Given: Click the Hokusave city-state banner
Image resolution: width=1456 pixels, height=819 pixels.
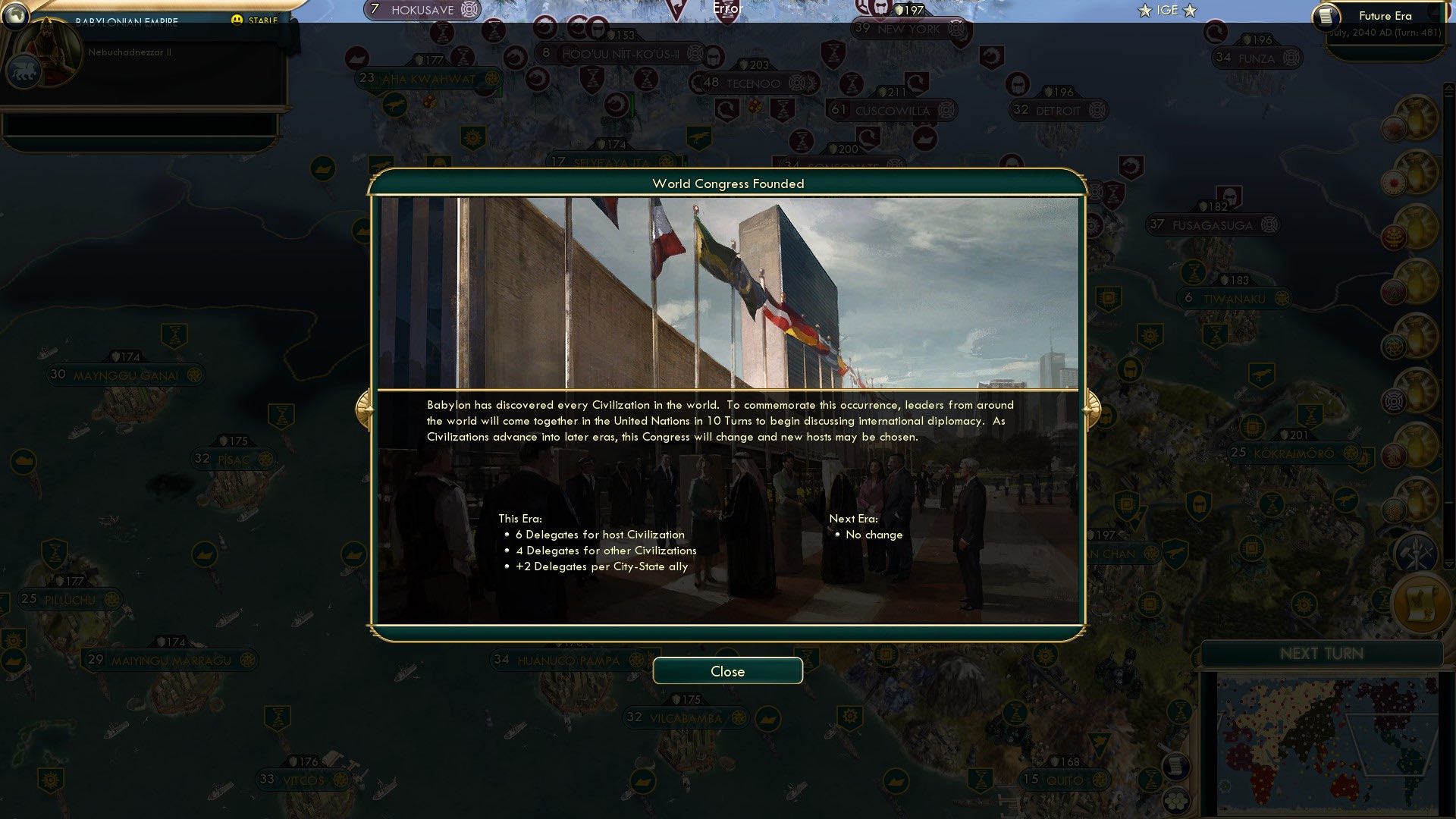Looking at the screenshot, I should (x=421, y=10).
